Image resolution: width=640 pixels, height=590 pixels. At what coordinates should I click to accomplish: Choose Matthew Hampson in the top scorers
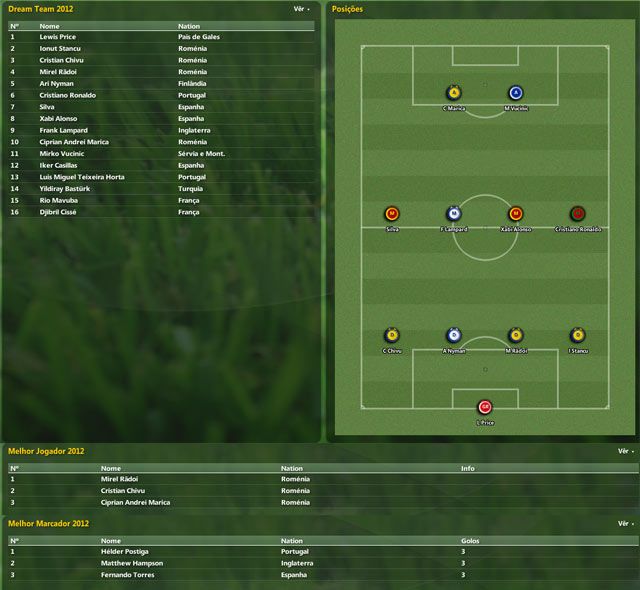[x=130, y=563]
